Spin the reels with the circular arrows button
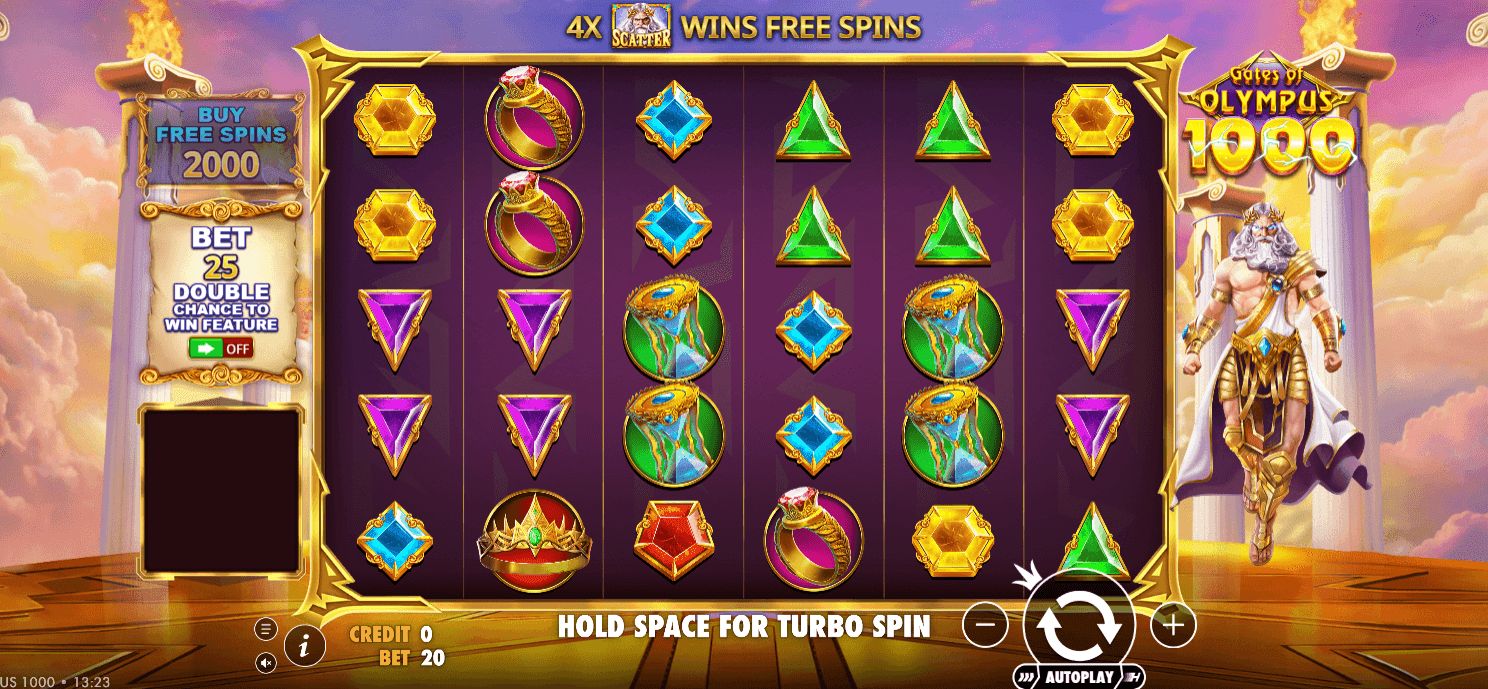Viewport: 1488px width, 689px height. [x=1078, y=624]
